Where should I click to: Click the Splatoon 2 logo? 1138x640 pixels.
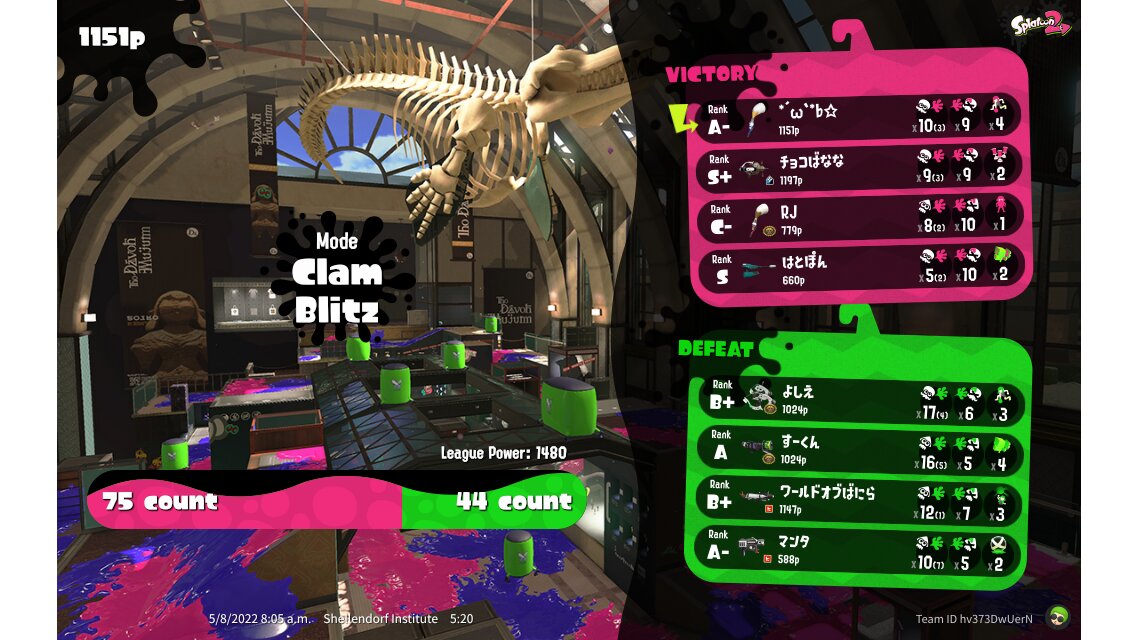point(1040,24)
